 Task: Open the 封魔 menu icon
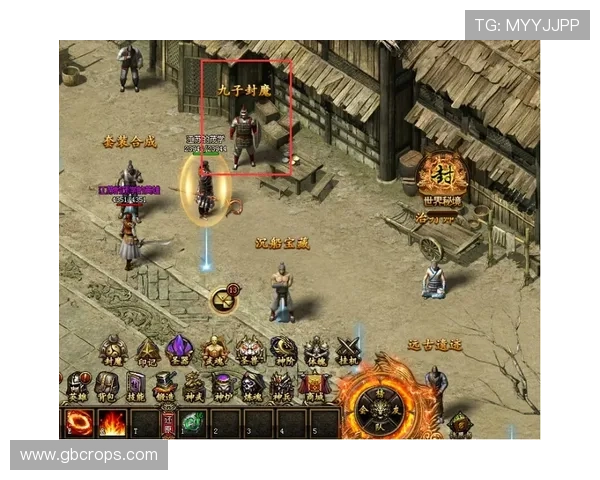click(x=113, y=350)
